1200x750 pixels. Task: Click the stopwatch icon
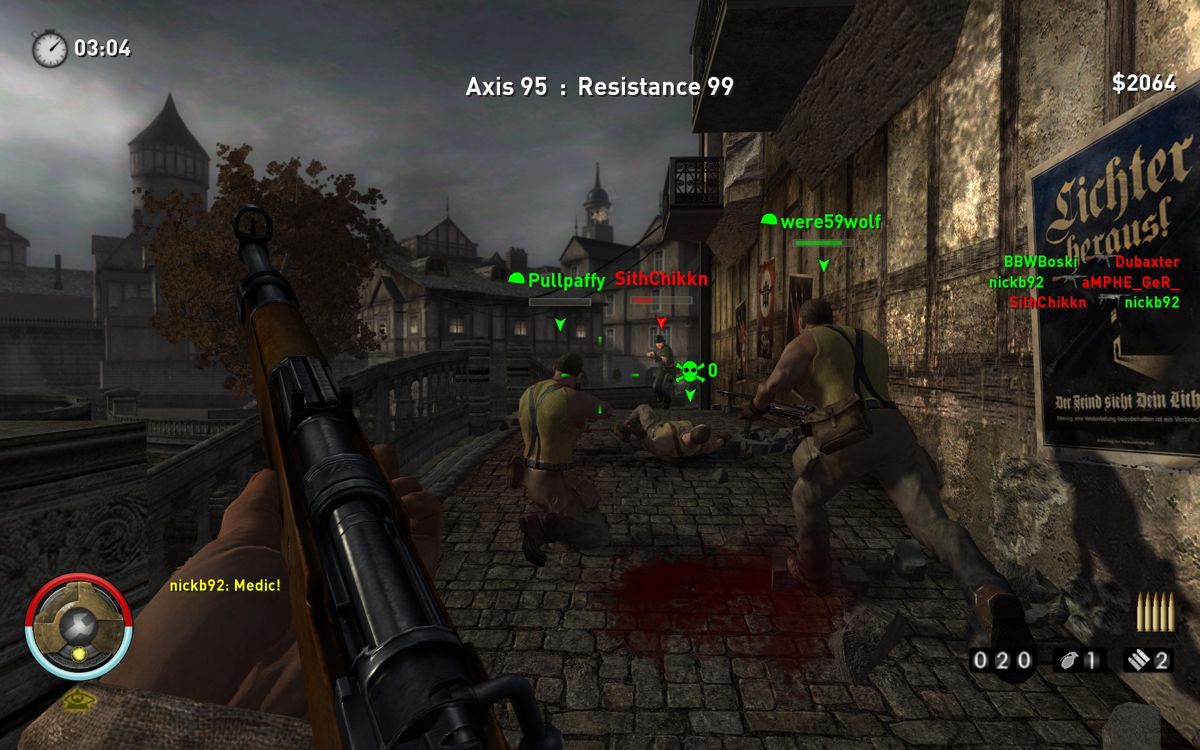49,48
